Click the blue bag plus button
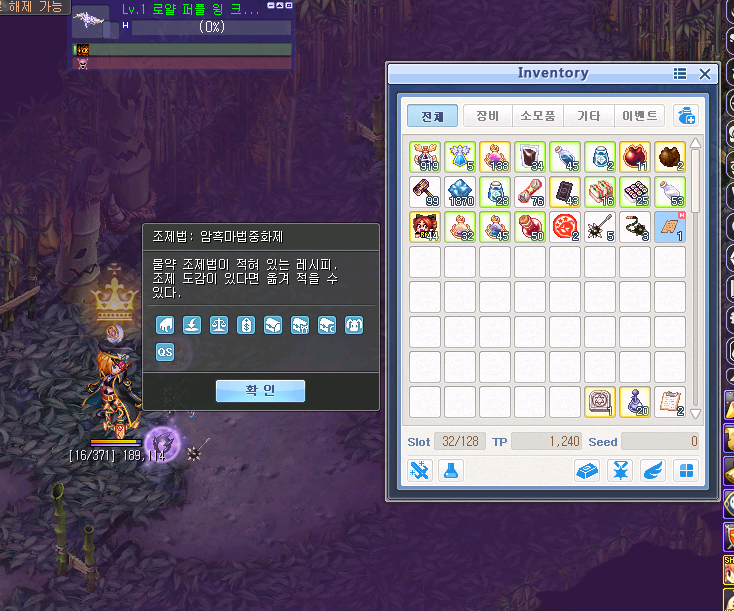This screenshot has width=734, height=611. point(686,116)
